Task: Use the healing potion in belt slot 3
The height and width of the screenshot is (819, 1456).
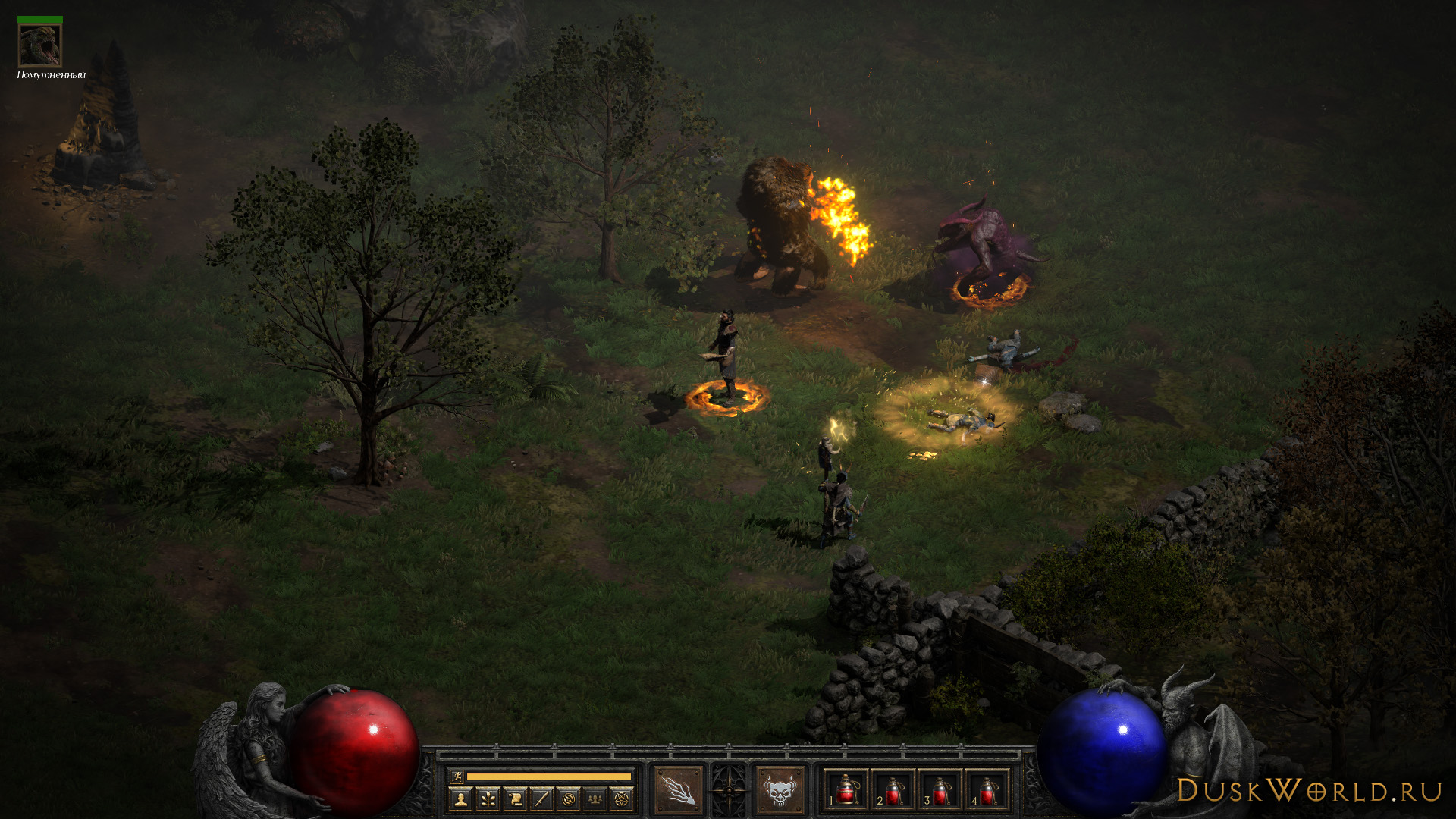Action: pyautogui.click(x=940, y=791)
